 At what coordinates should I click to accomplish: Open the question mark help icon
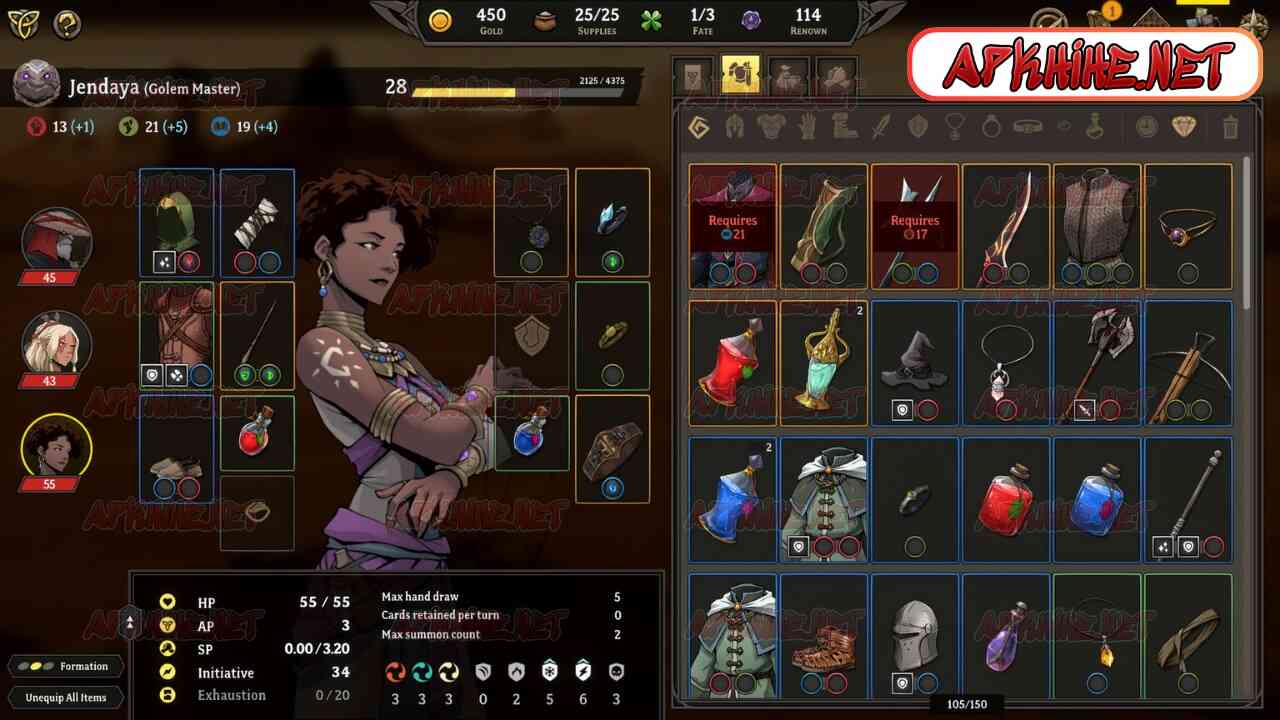click(67, 23)
